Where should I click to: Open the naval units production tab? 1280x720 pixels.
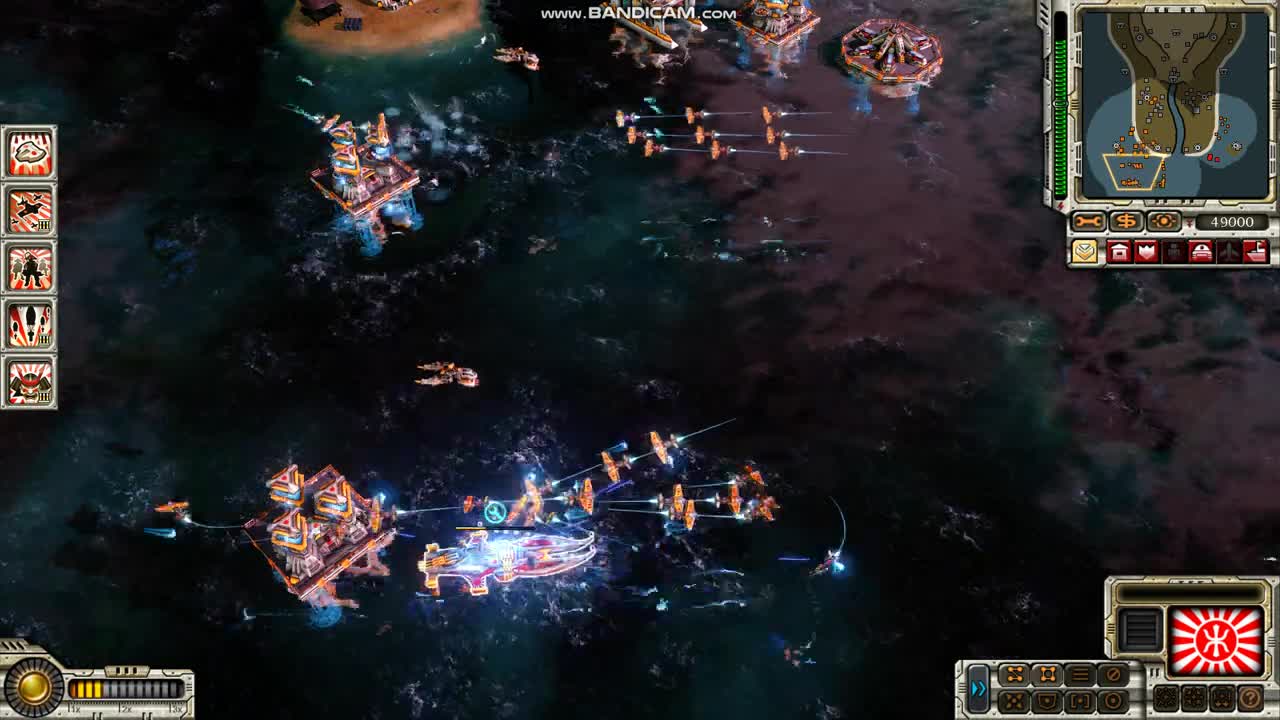coord(1256,252)
